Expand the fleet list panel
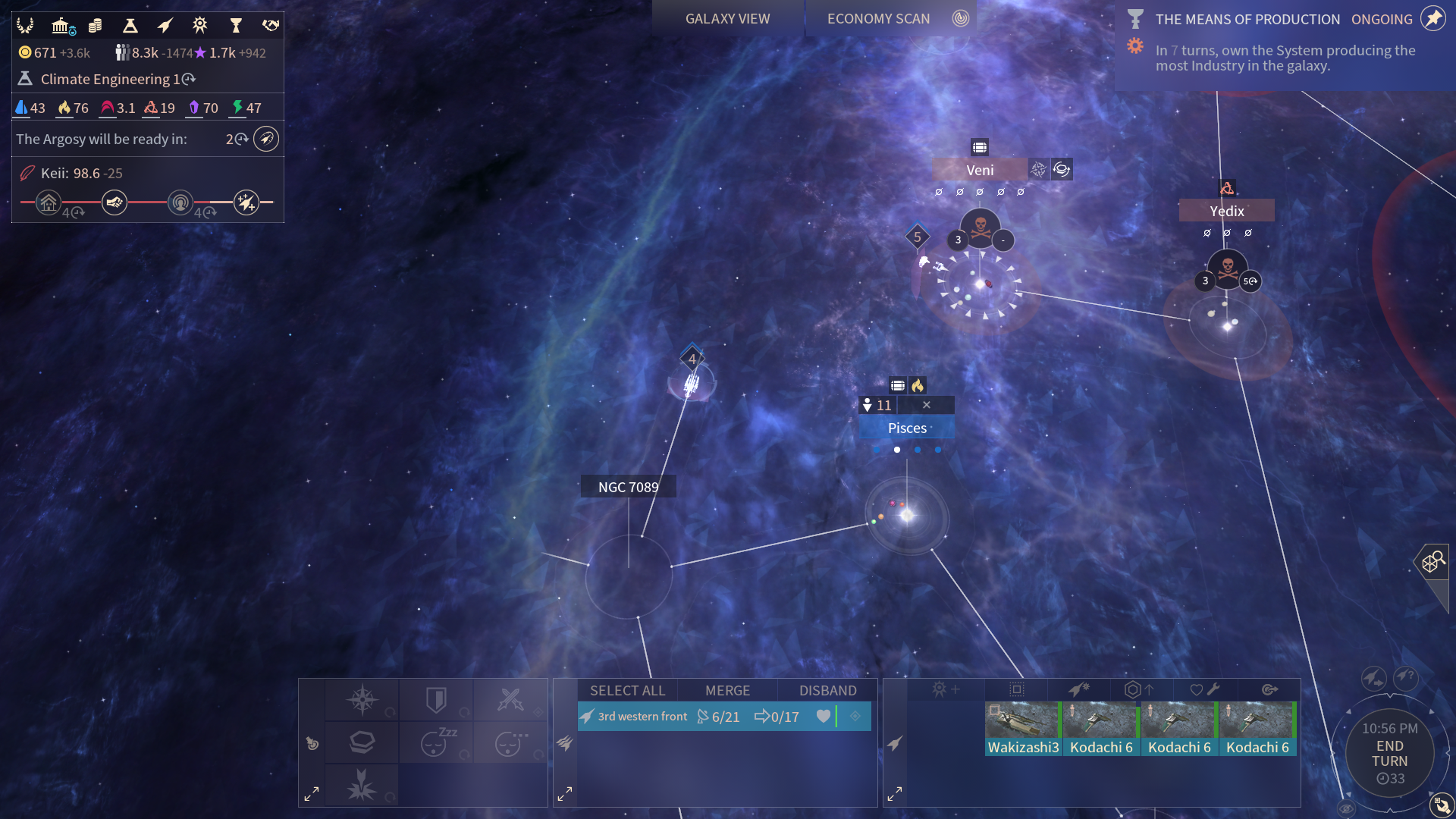1456x819 pixels. pos(565,794)
